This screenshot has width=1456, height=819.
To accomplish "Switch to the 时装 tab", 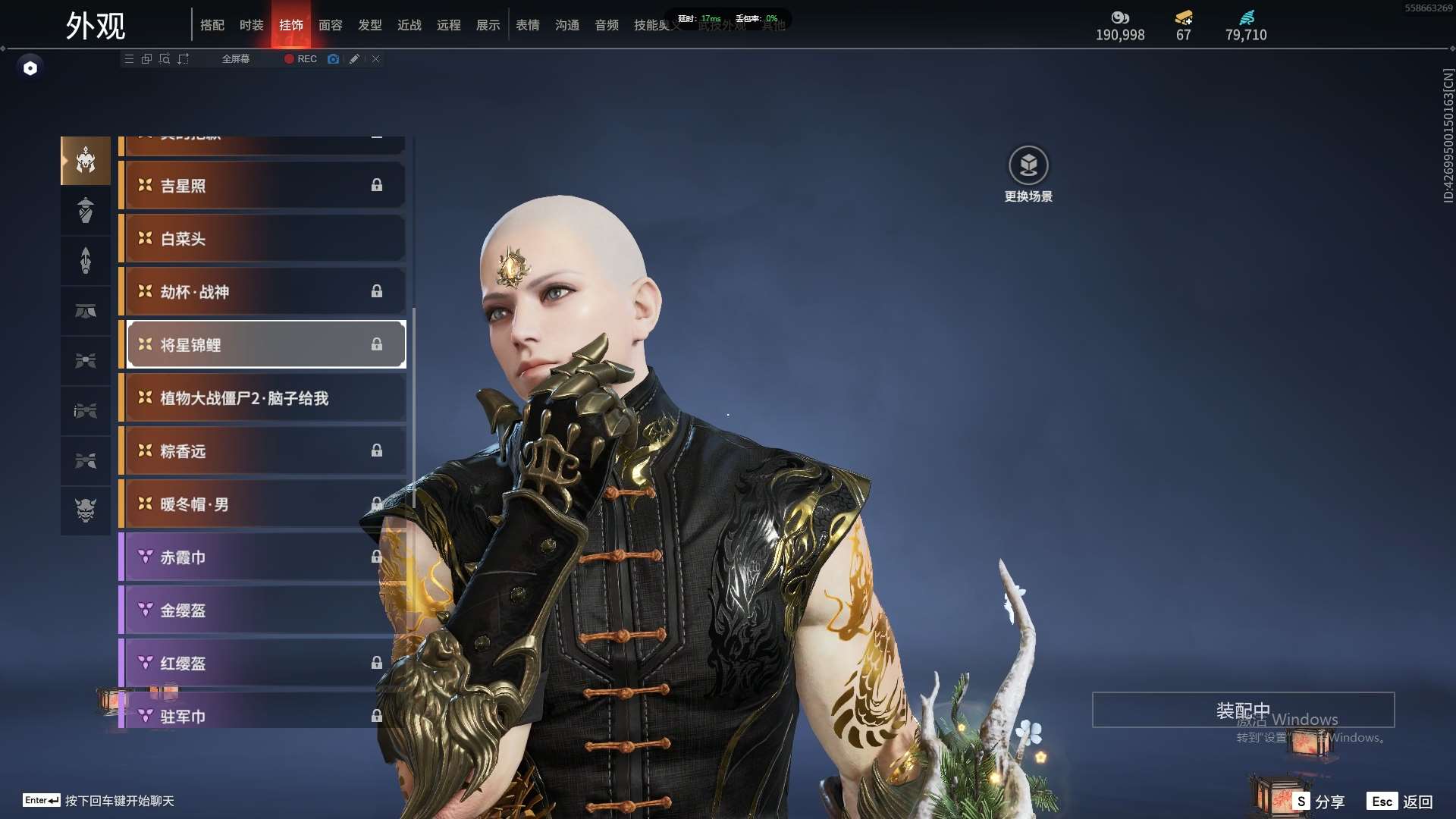I will tap(251, 25).
